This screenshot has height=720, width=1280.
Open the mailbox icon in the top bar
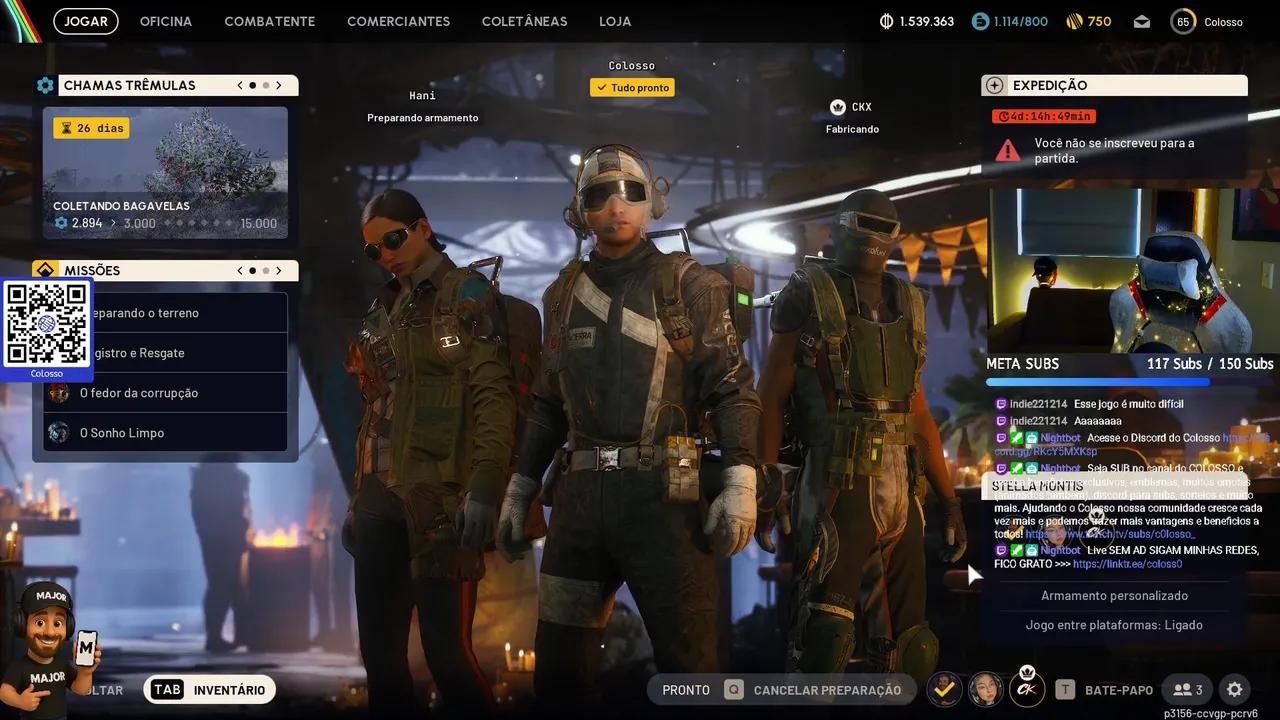1141,20
